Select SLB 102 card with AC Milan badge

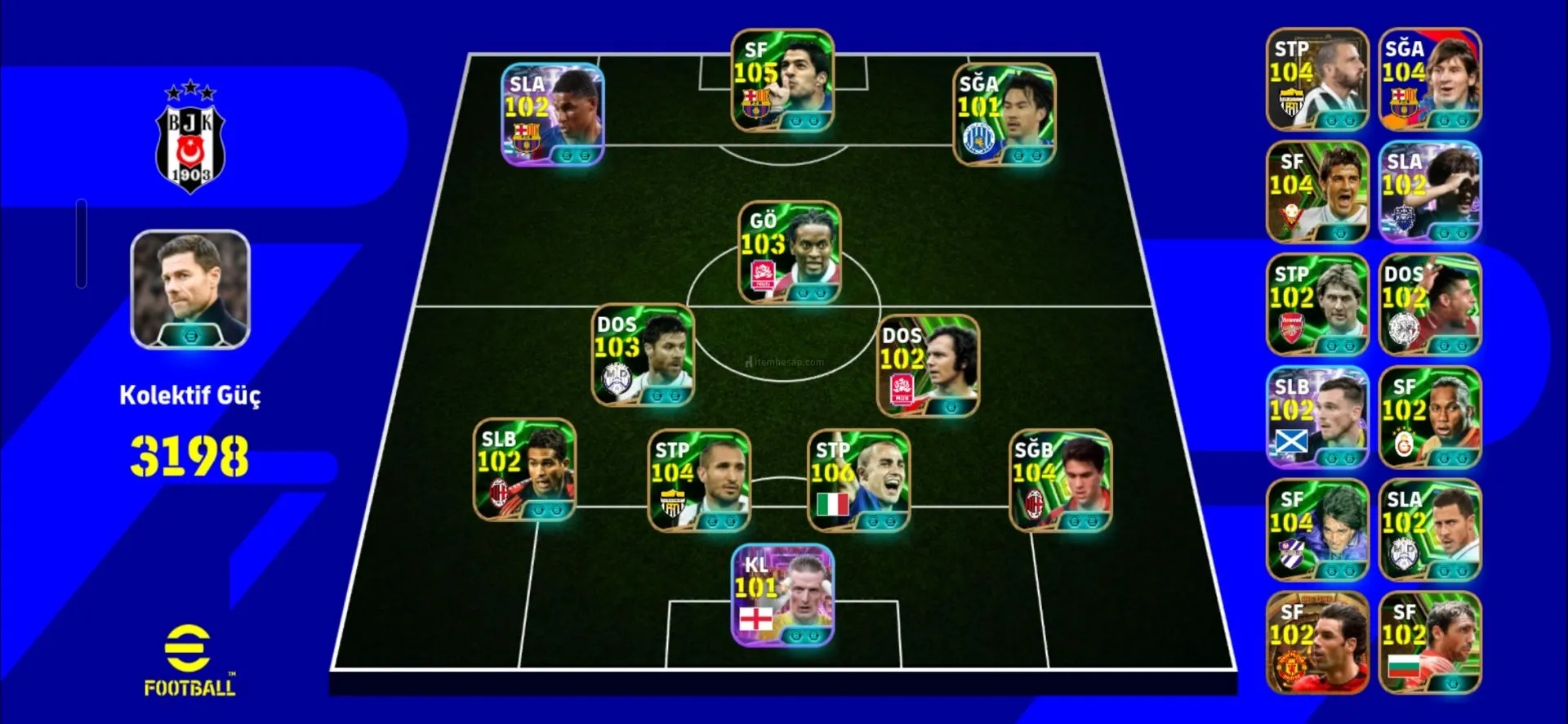coord(525,470)
